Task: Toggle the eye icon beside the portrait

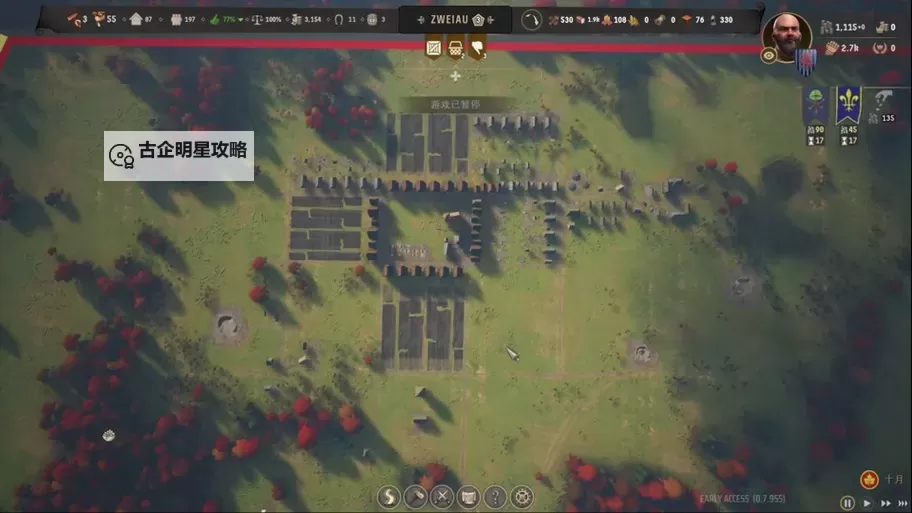Action: pyautogui.click(x=769, y=56)
